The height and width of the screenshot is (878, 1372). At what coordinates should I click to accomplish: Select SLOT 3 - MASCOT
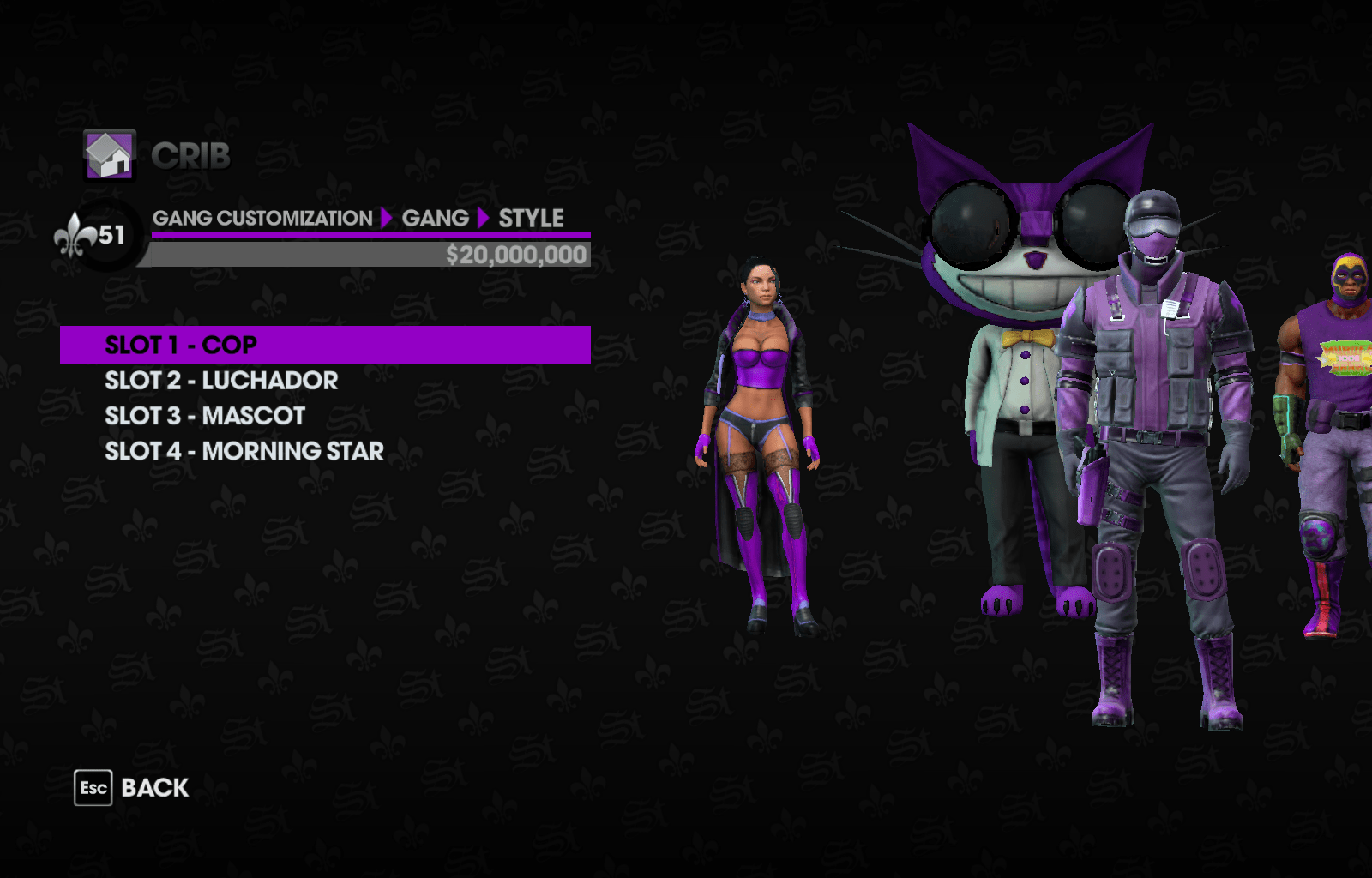coord(204,416)
